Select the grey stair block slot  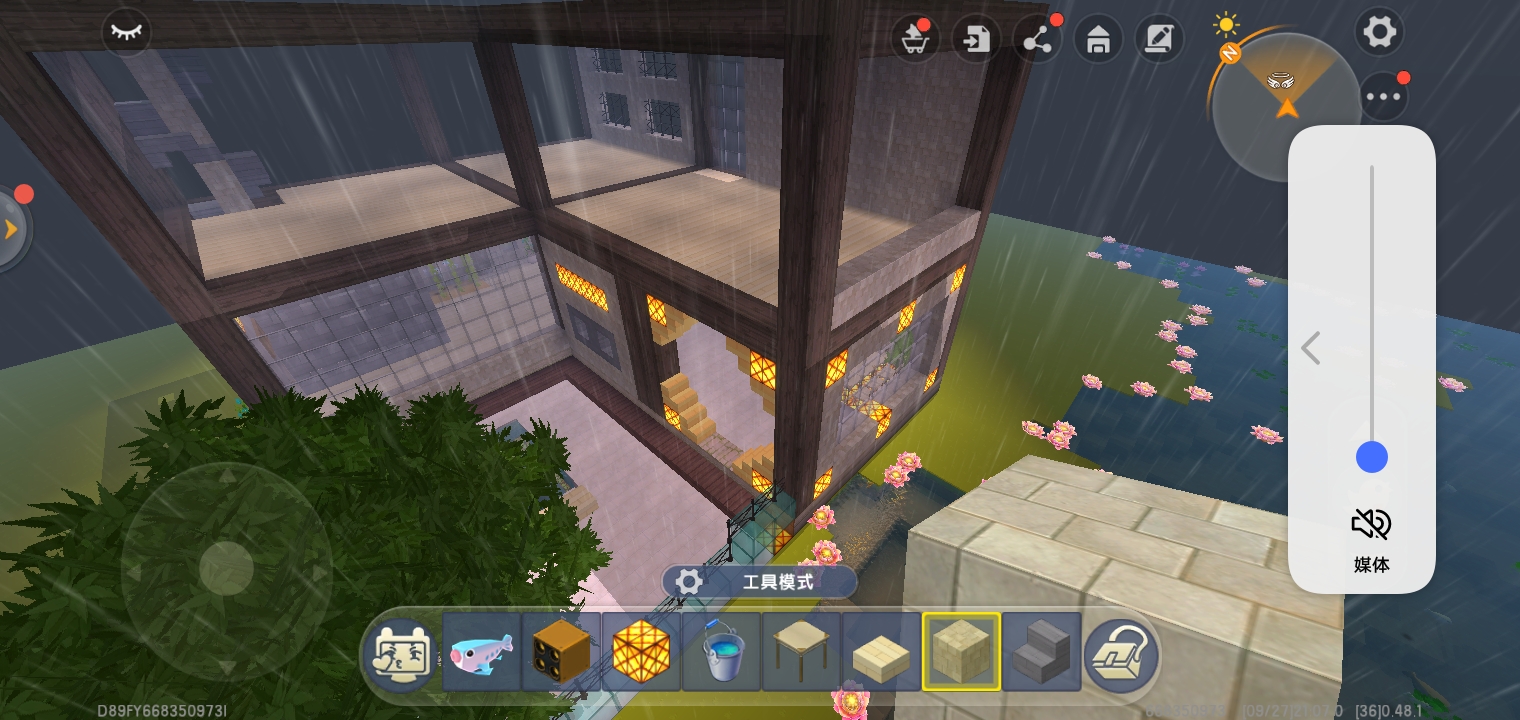pyautogui.click(x=1041, y=652)
